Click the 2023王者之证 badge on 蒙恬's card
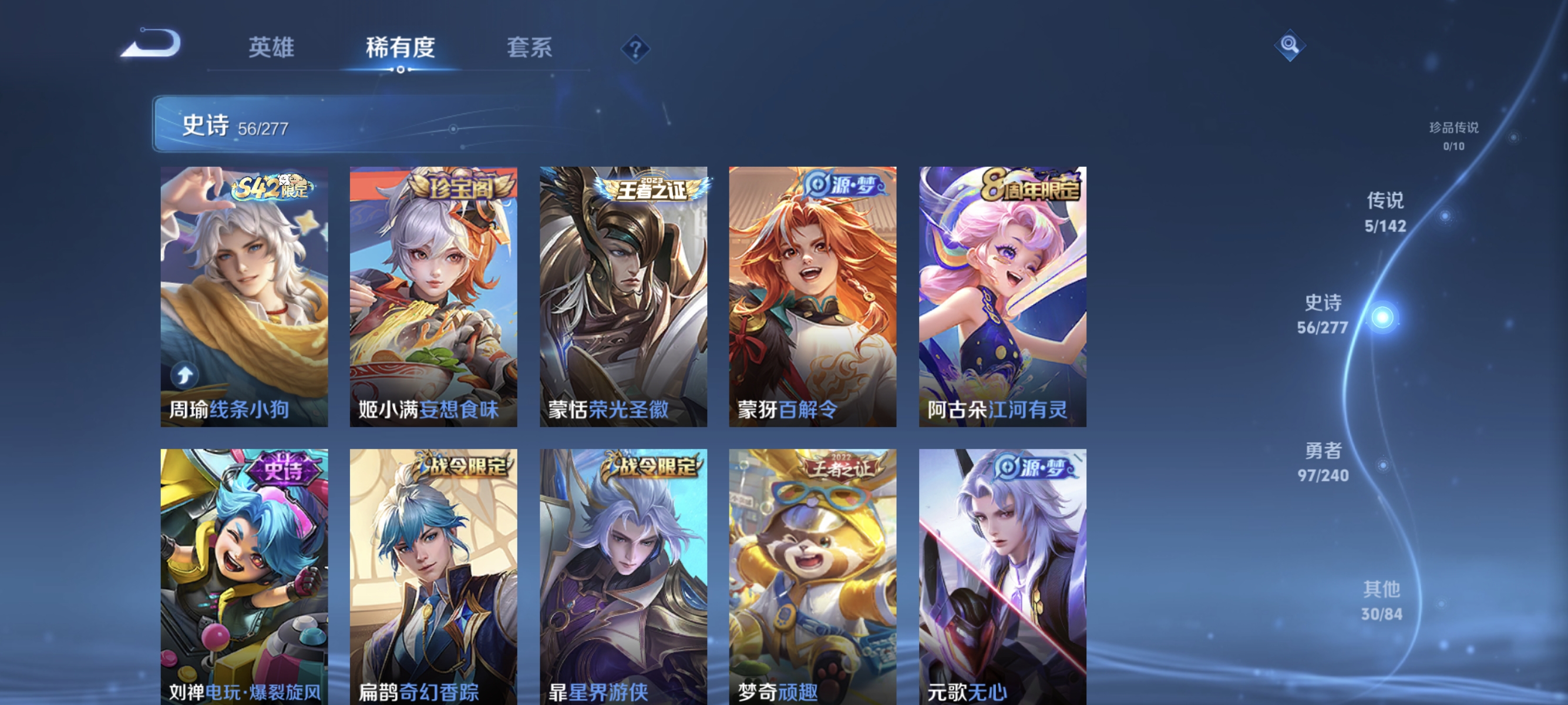The width and height of the screenshot is (1568, 705). coord(651,190)
